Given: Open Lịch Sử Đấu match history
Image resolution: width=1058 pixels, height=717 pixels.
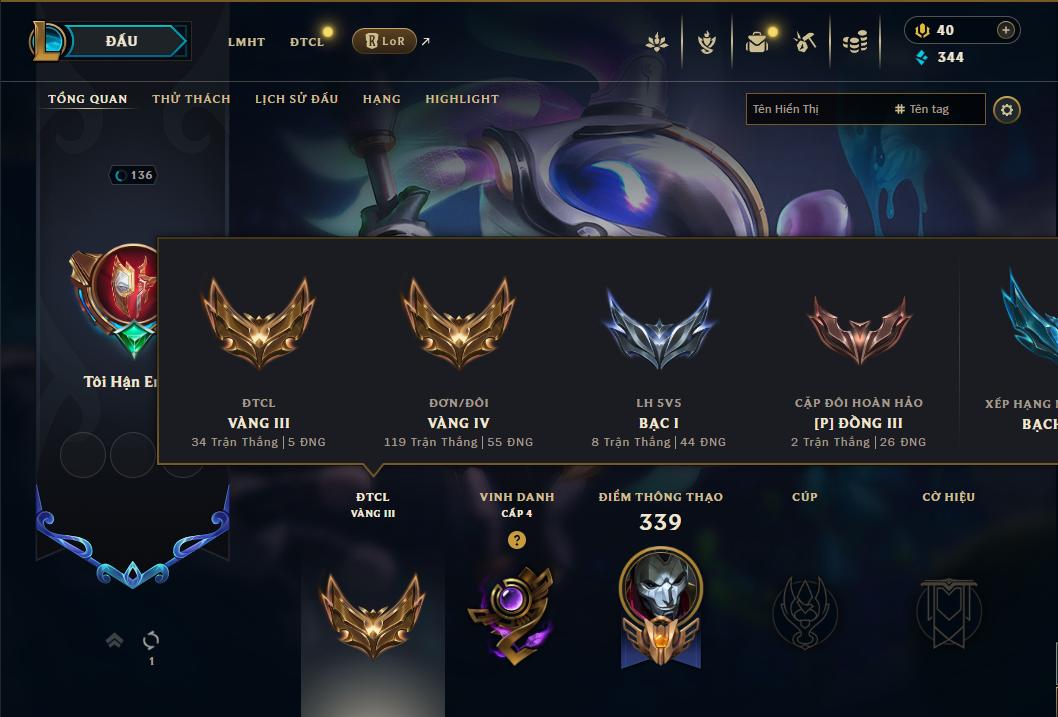Looking at the screenshot, I should [x=296, y=99].
